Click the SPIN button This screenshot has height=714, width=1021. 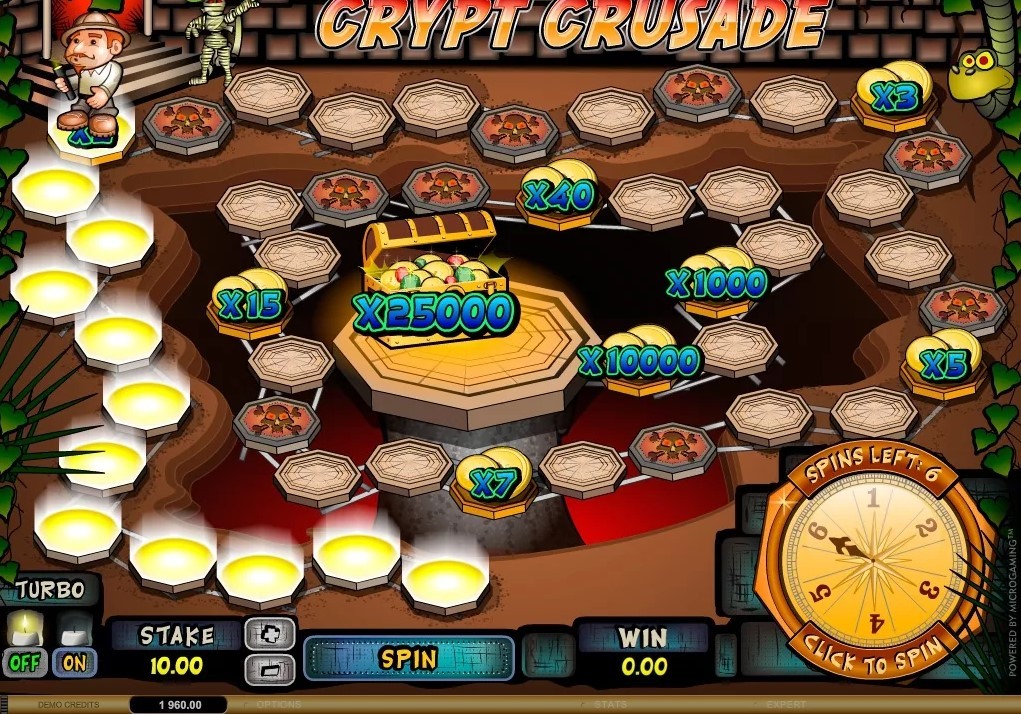[x=408, y=658]
